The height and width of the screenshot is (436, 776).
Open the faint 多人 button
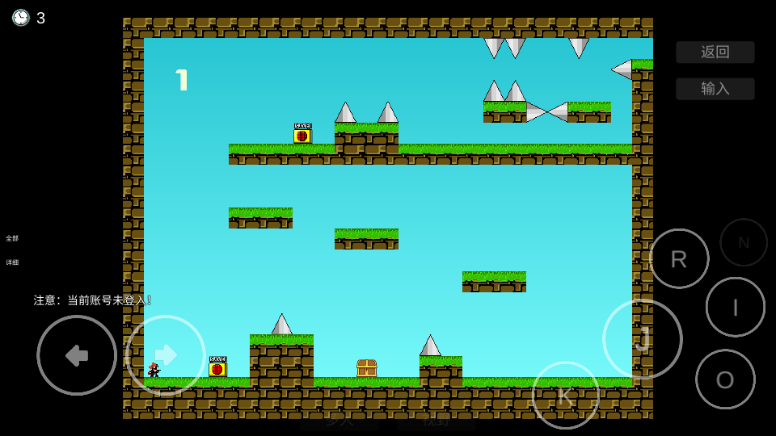coord(340,422)
